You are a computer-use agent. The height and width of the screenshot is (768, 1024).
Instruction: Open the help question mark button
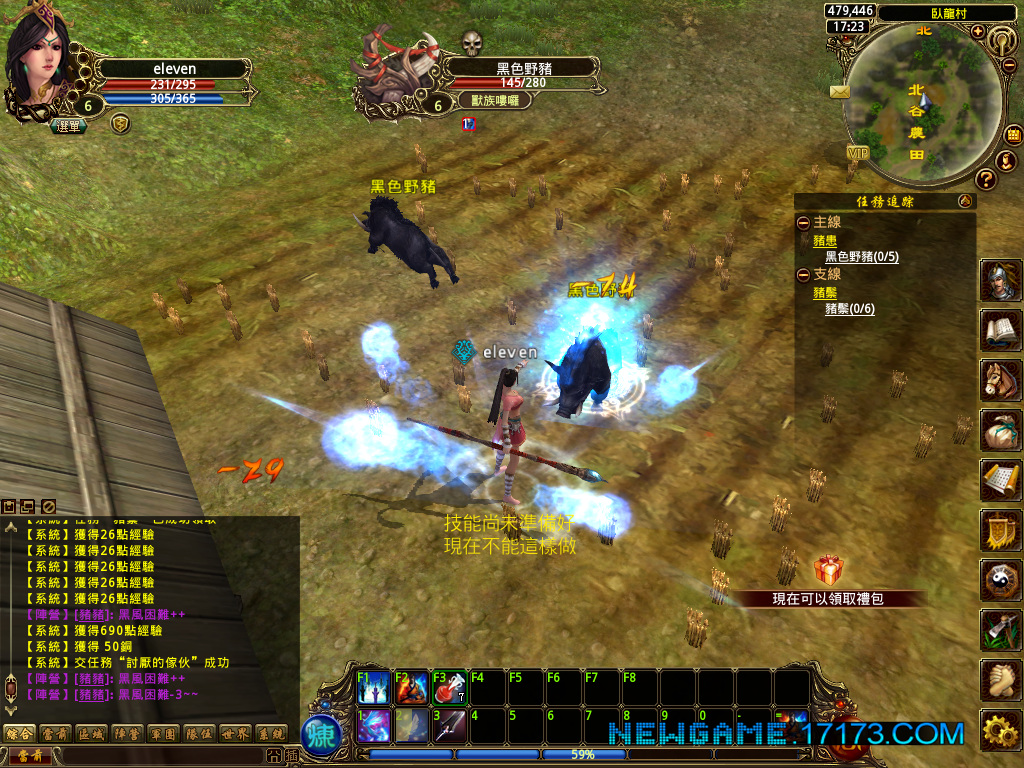pos(985,179)
